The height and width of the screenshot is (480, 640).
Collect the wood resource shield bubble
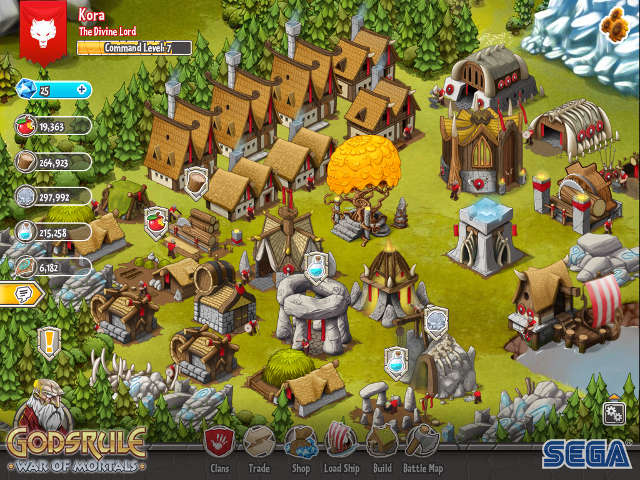[197, 180]
